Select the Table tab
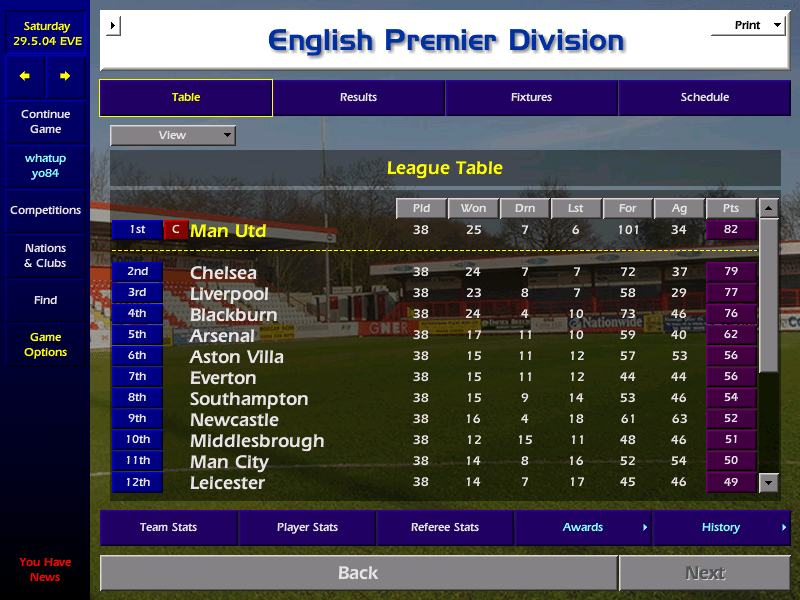Screen dimensions: 800x600 [186, 98]
